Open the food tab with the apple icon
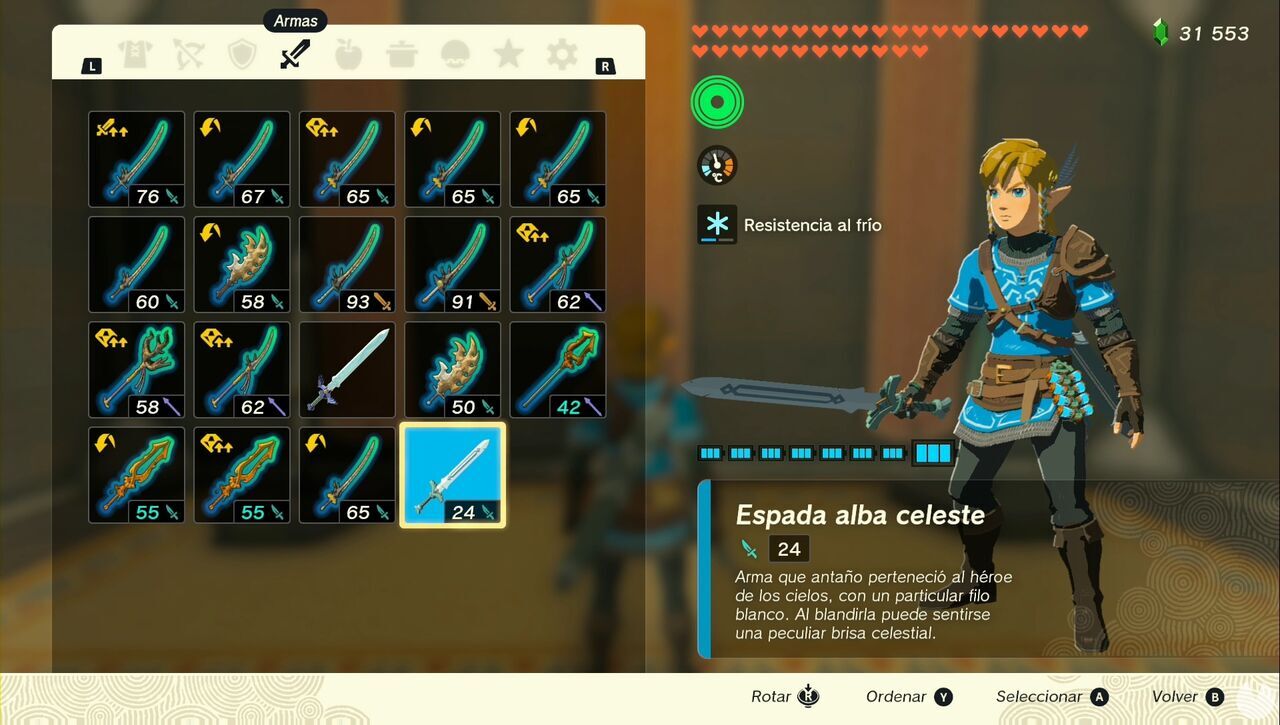Viewport: 1280px width, 725px height. point(347,53)
